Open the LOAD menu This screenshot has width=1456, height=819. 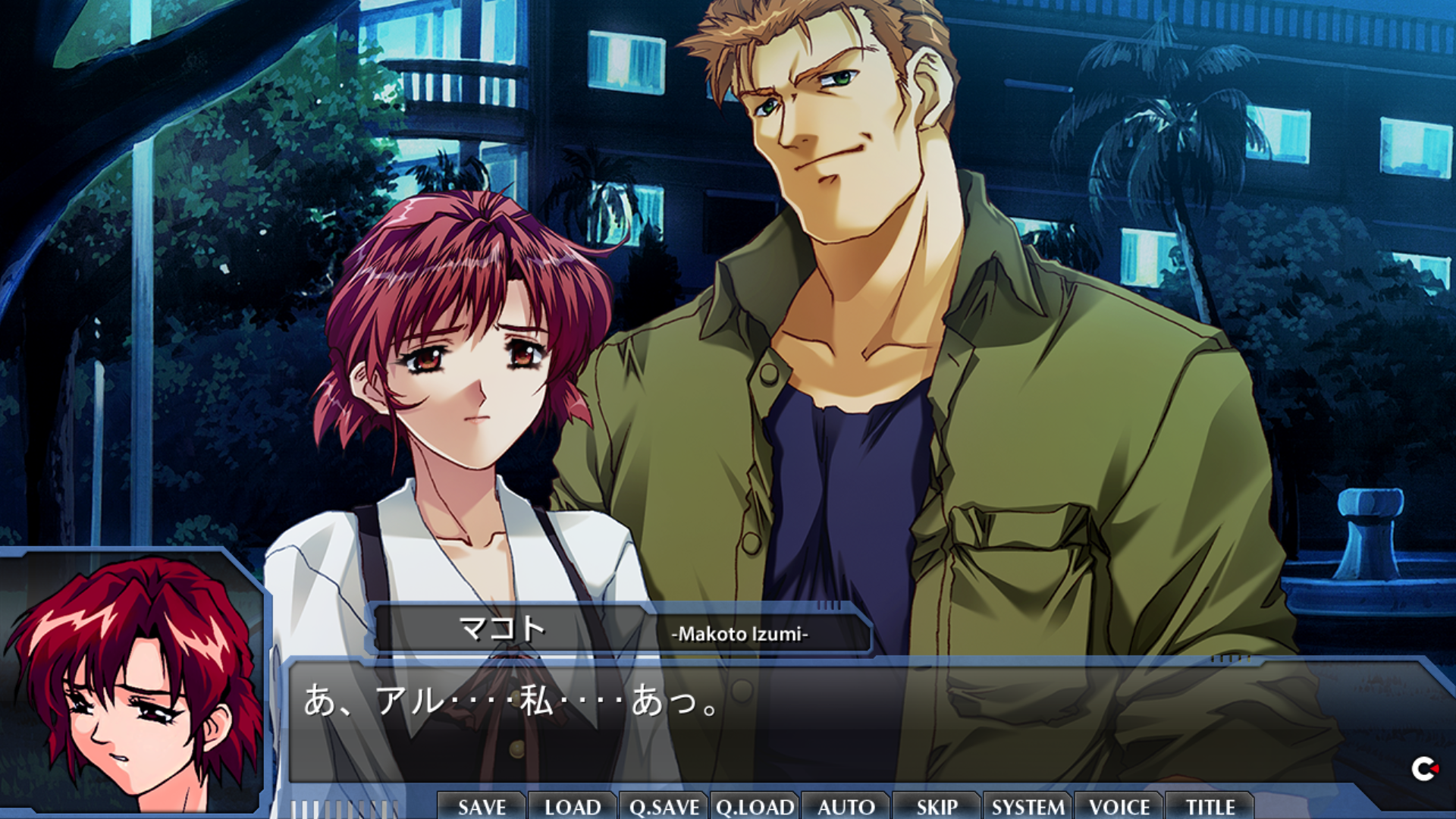[x=573, y=806]
